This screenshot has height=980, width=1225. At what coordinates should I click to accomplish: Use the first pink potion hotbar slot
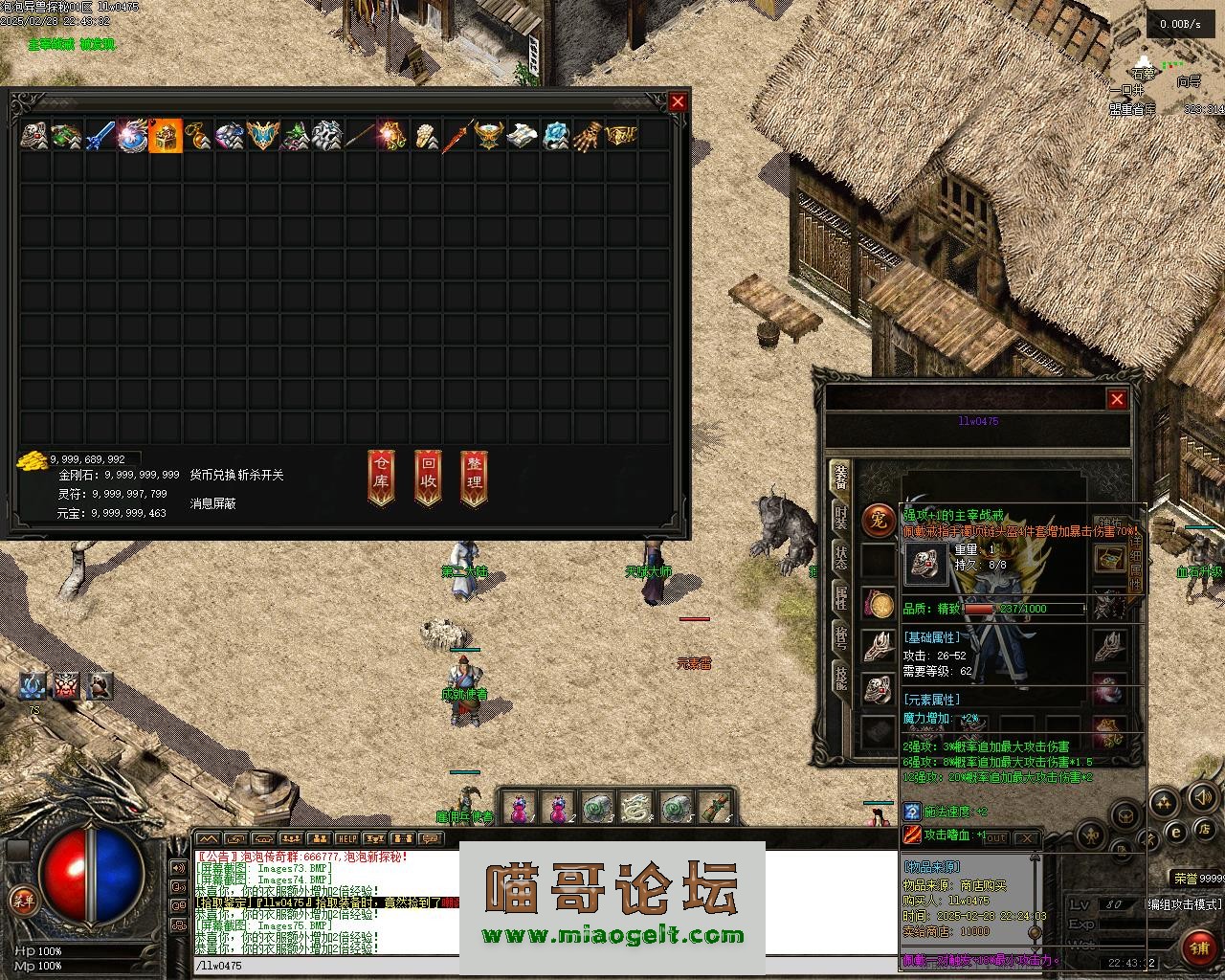[x=518, y=809]
